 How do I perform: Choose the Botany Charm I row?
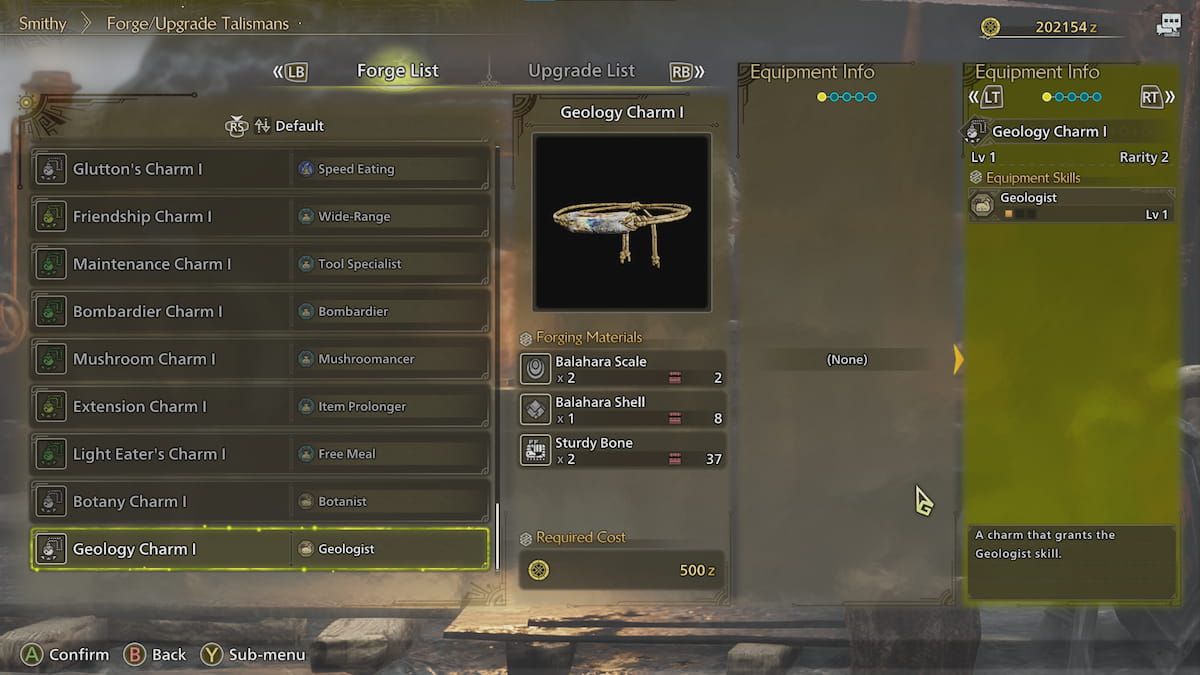click(260, 502)
